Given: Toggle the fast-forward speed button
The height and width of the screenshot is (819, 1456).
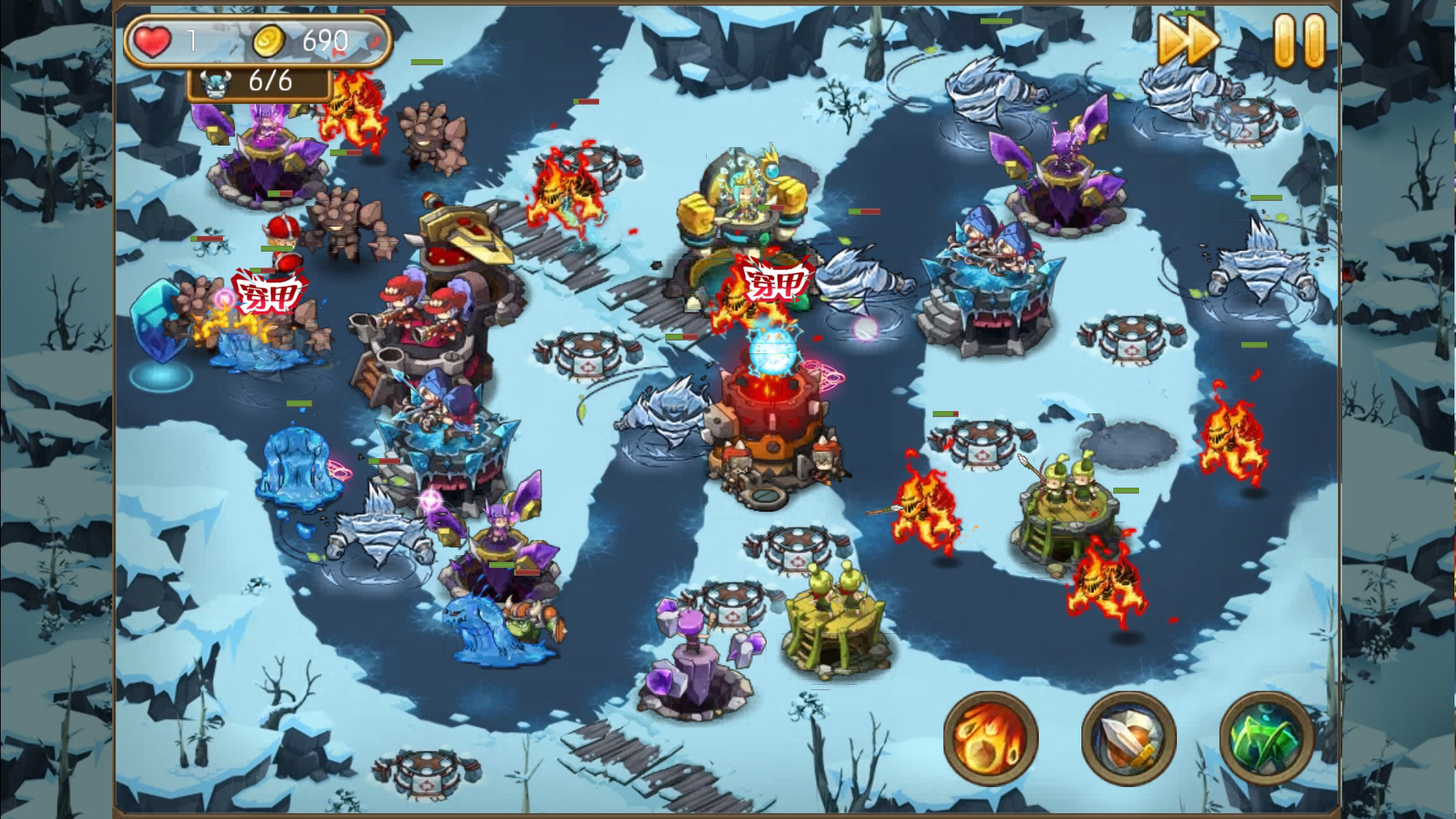Looking at the screenshot, I should [x=1188, y=41].
